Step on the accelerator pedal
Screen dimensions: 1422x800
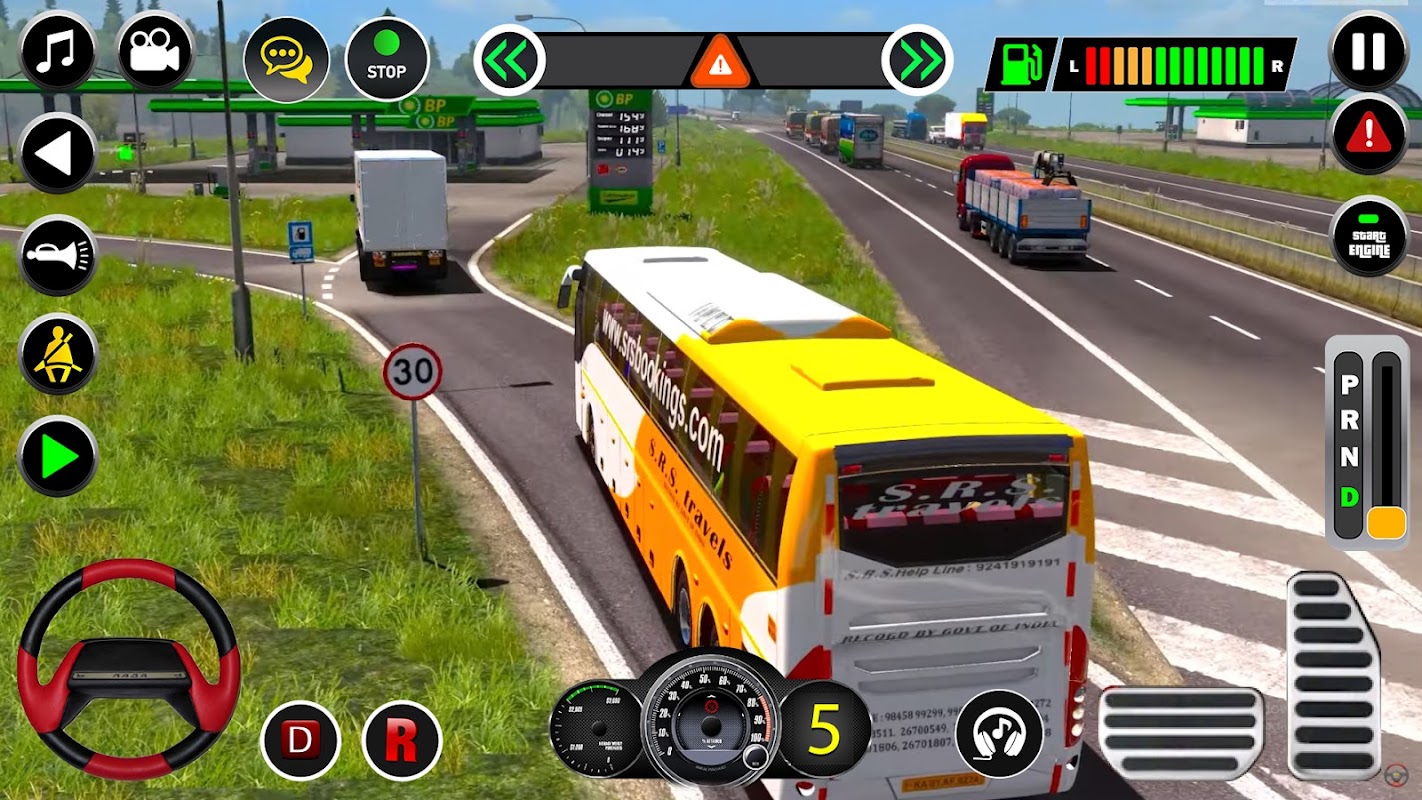pos(1333,674)
